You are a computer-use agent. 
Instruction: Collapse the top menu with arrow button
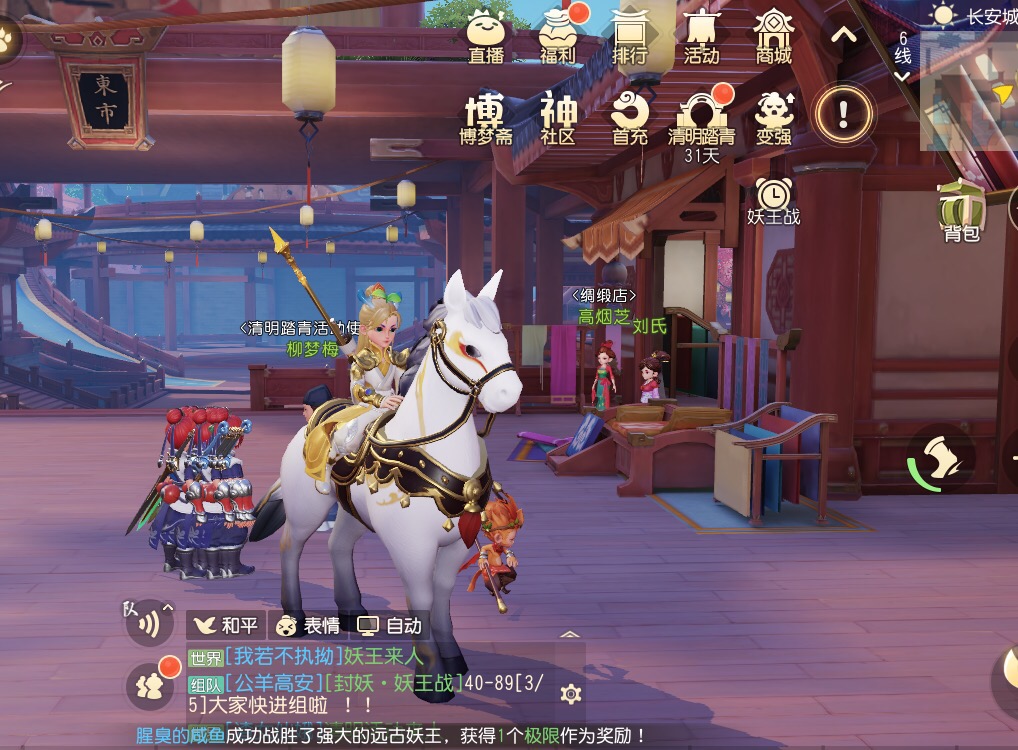(x=844, y=36)
